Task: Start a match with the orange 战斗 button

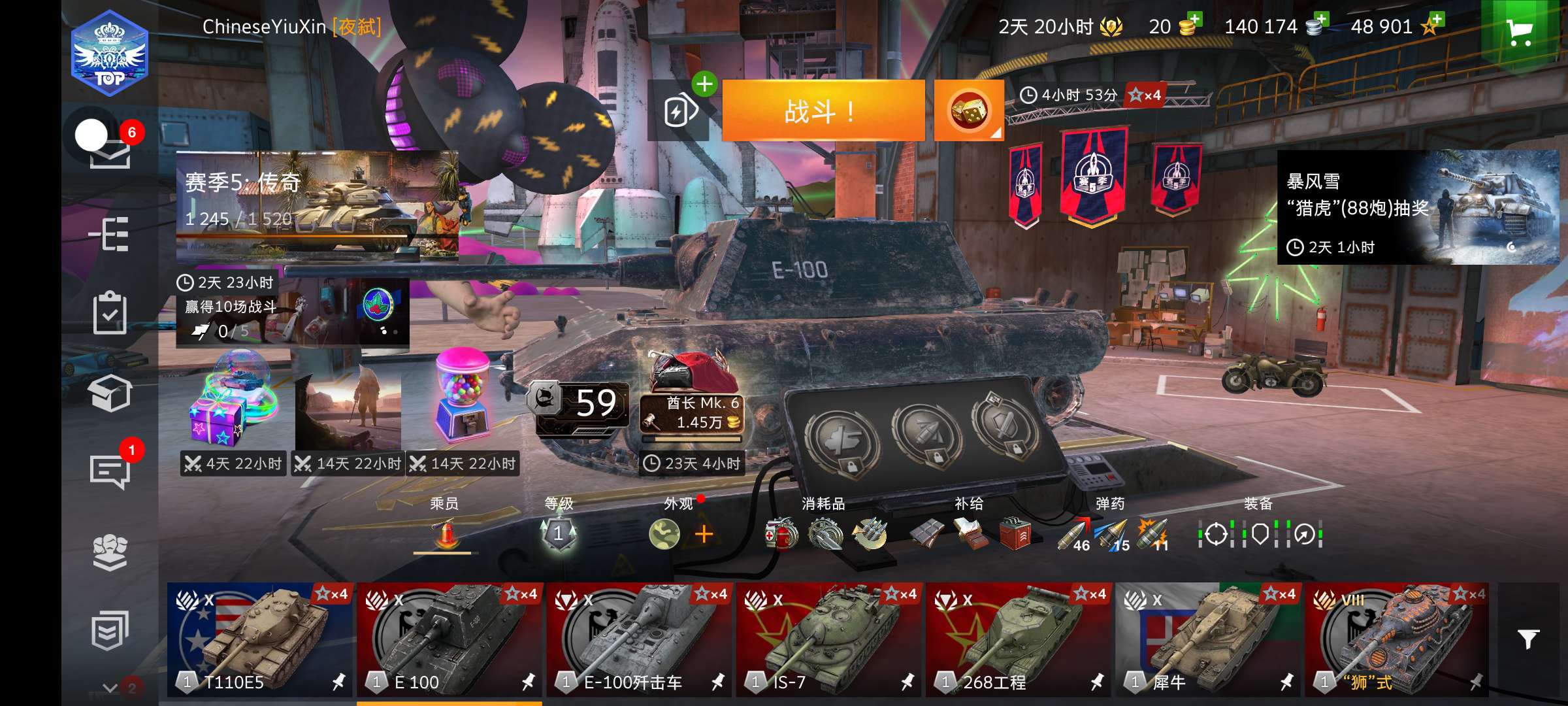Action: click(x=823, y=111)
